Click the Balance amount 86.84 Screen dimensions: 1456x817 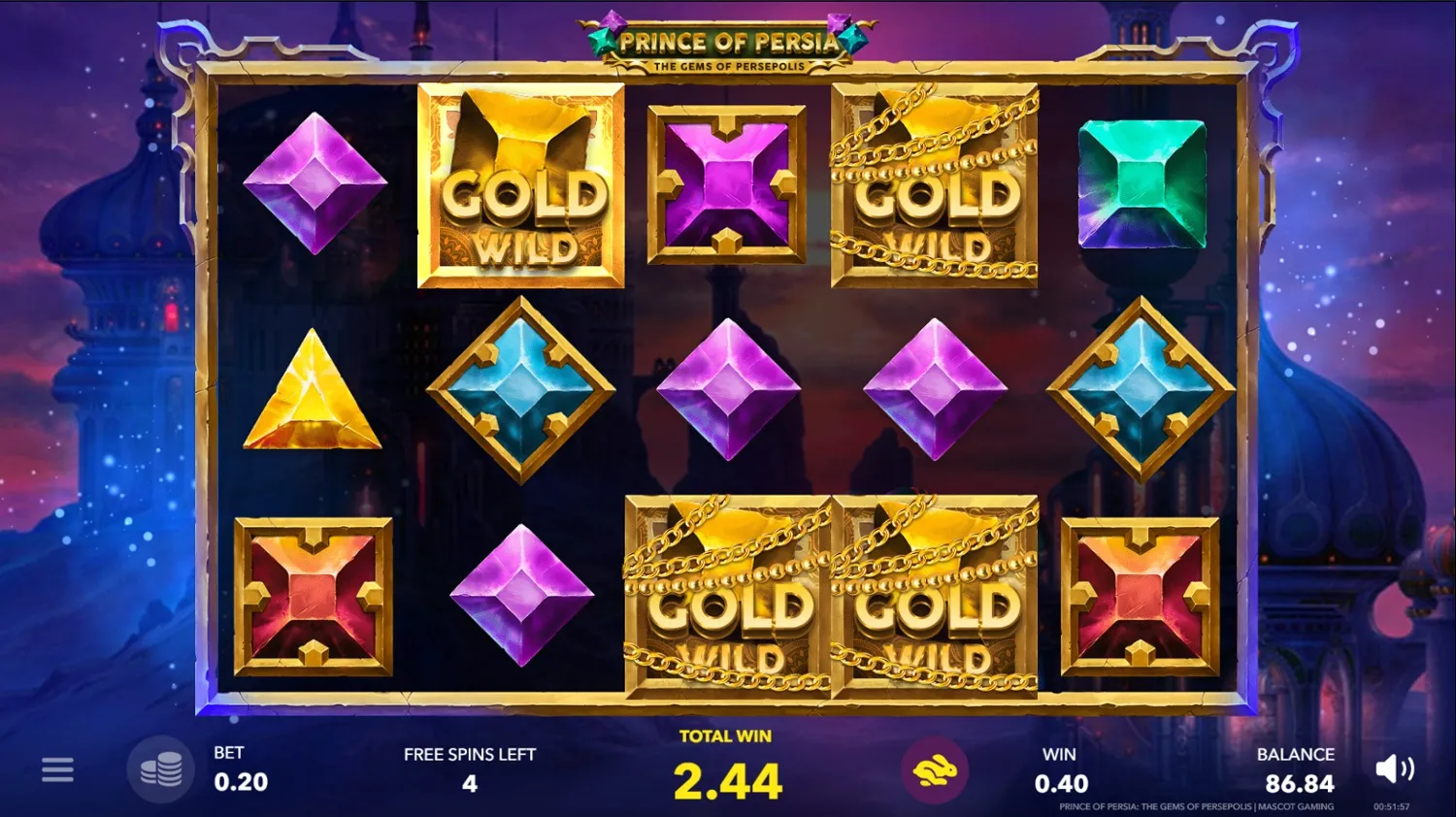[1296, 782]
